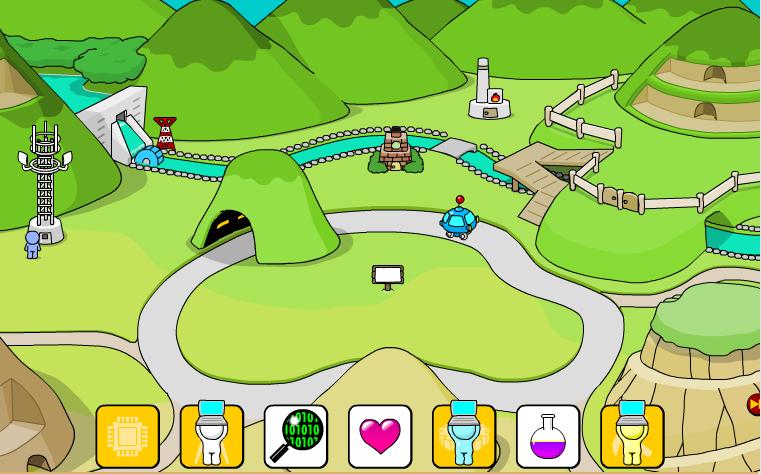The height and width of the screenshot is (474, 761).
Task: Choose the white monitor-head robot icon
Action: pyautogui.click(x=212, y=436)
